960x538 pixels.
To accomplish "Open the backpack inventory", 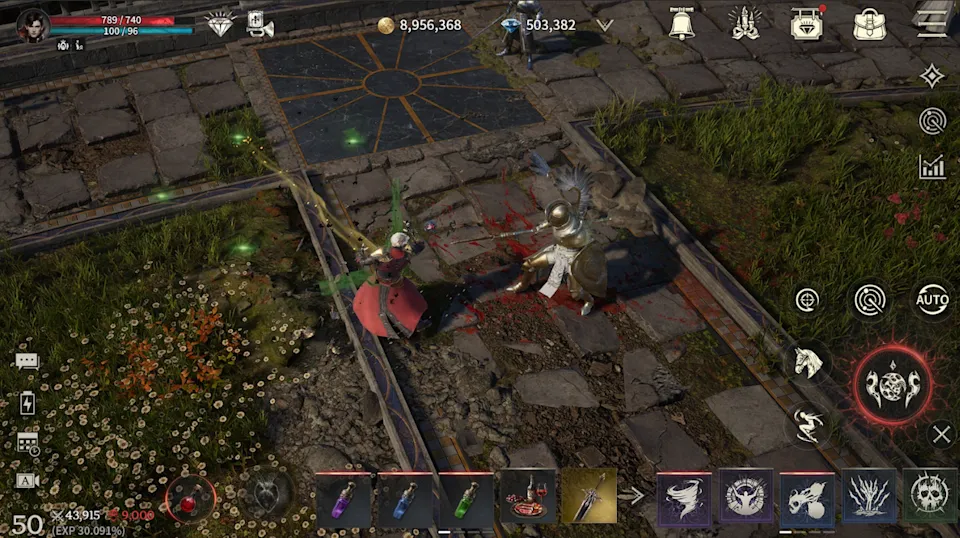I will [x=869, y=24].
